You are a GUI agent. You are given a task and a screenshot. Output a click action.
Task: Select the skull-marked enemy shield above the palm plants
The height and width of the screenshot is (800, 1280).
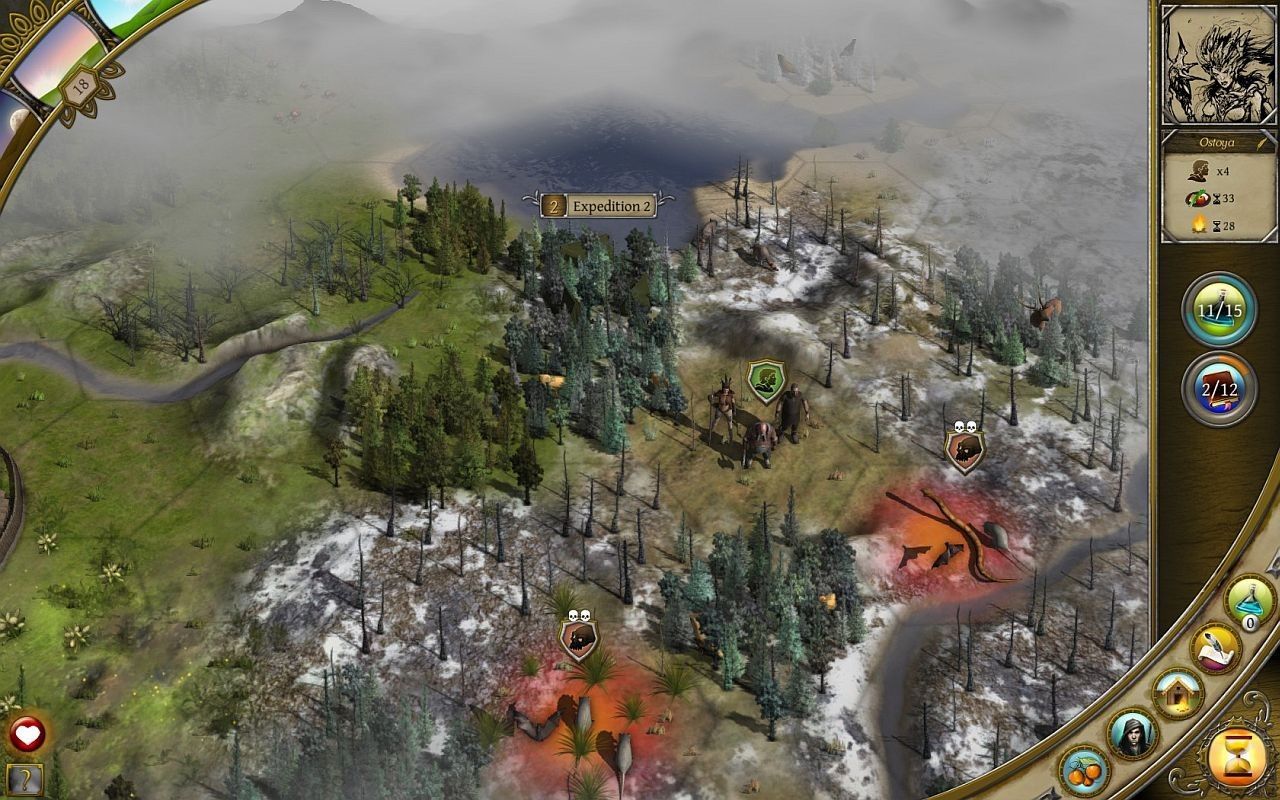point(578,637)
